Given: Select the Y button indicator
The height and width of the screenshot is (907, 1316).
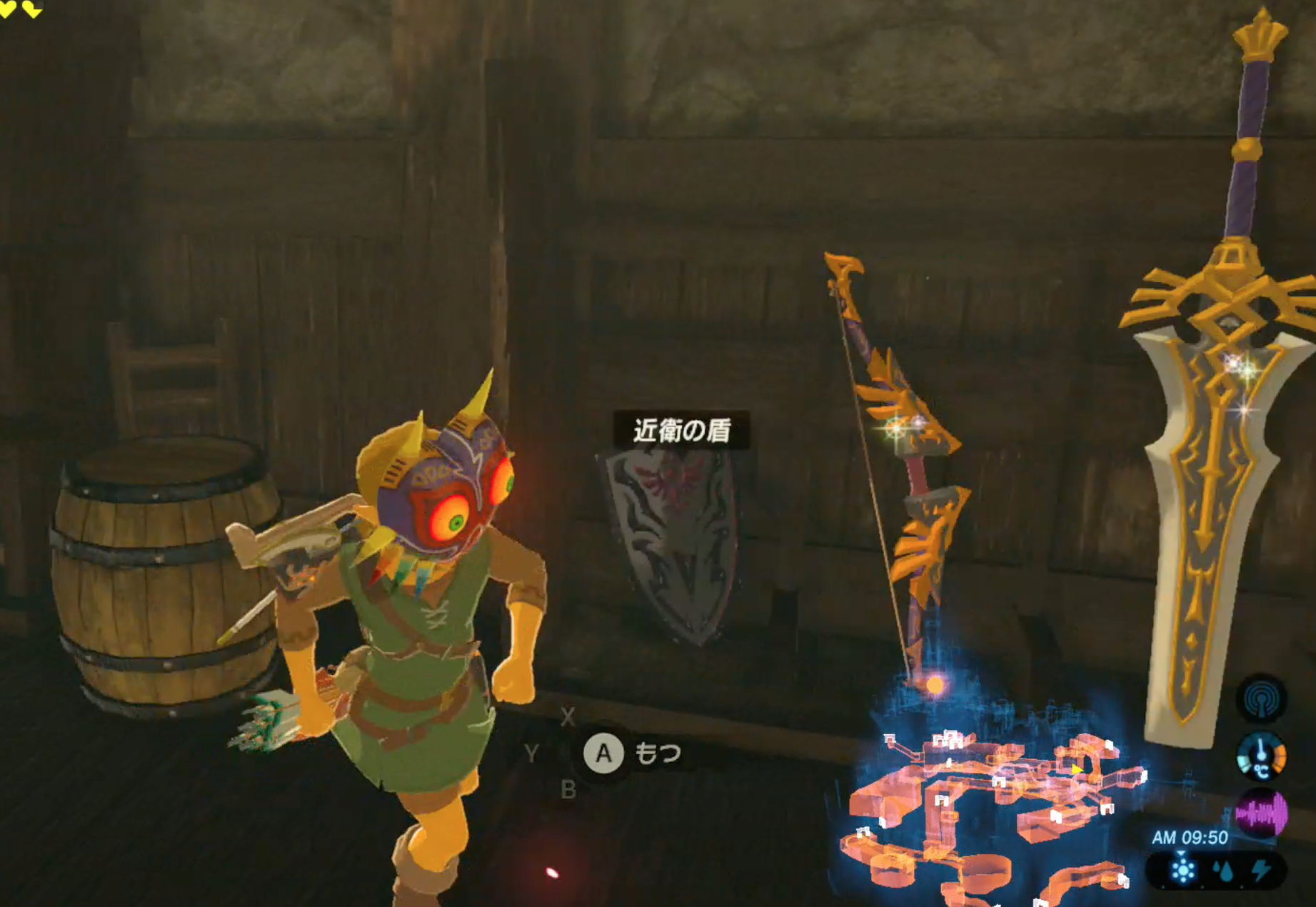Looking at the screenshot, I should [531, 753].
